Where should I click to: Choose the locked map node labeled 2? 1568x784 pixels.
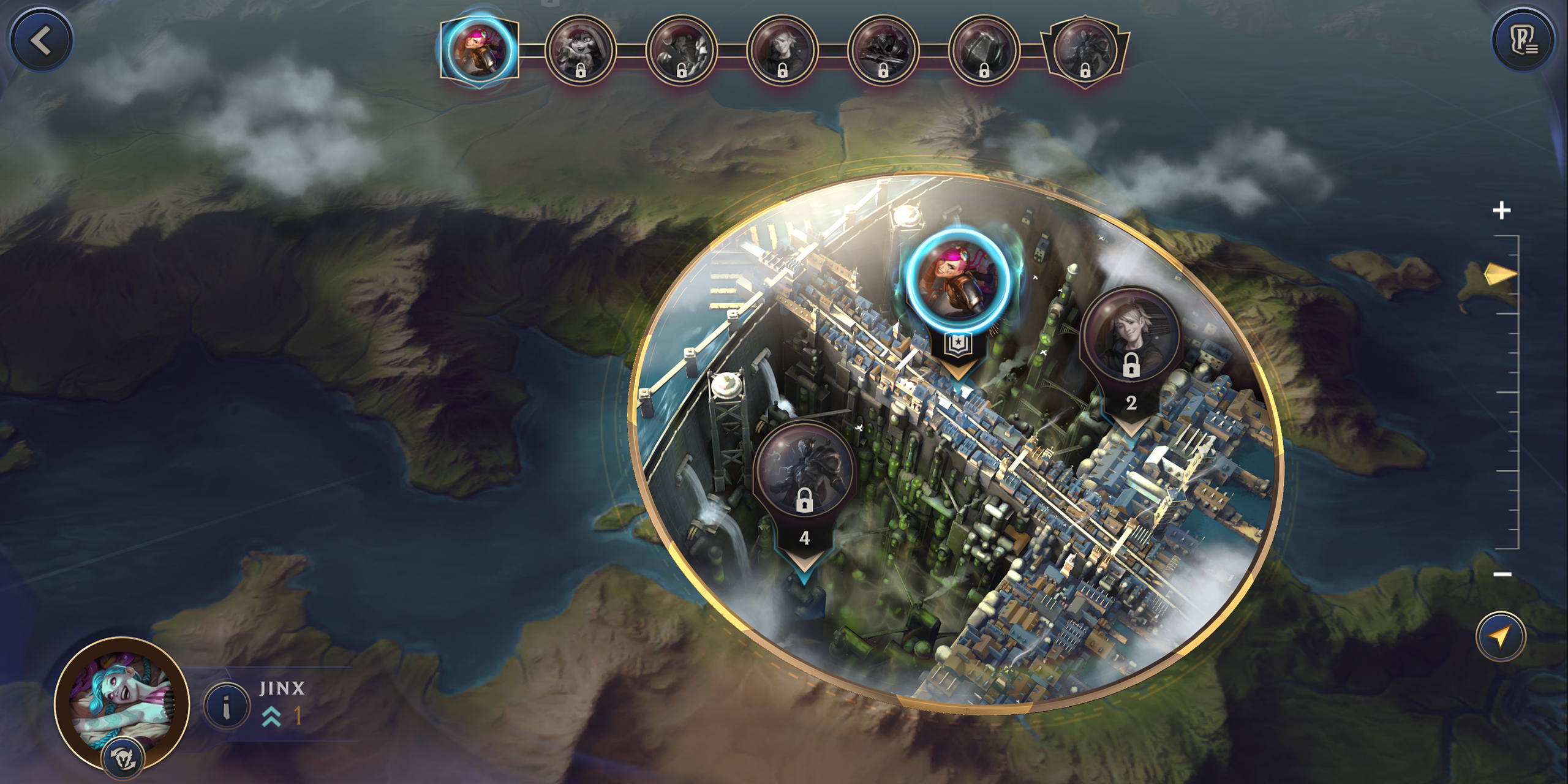(x=1131, y=337)
